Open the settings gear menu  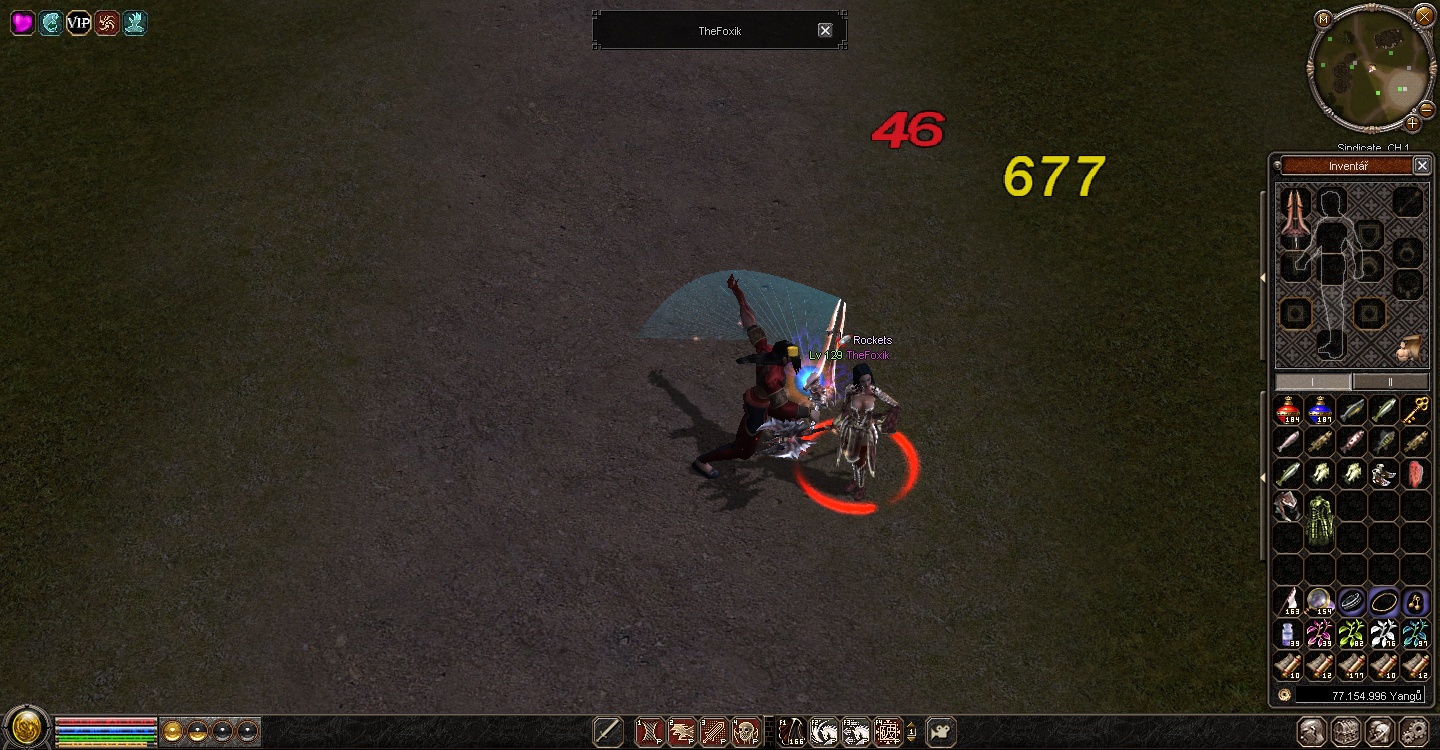pos(1414,731)
